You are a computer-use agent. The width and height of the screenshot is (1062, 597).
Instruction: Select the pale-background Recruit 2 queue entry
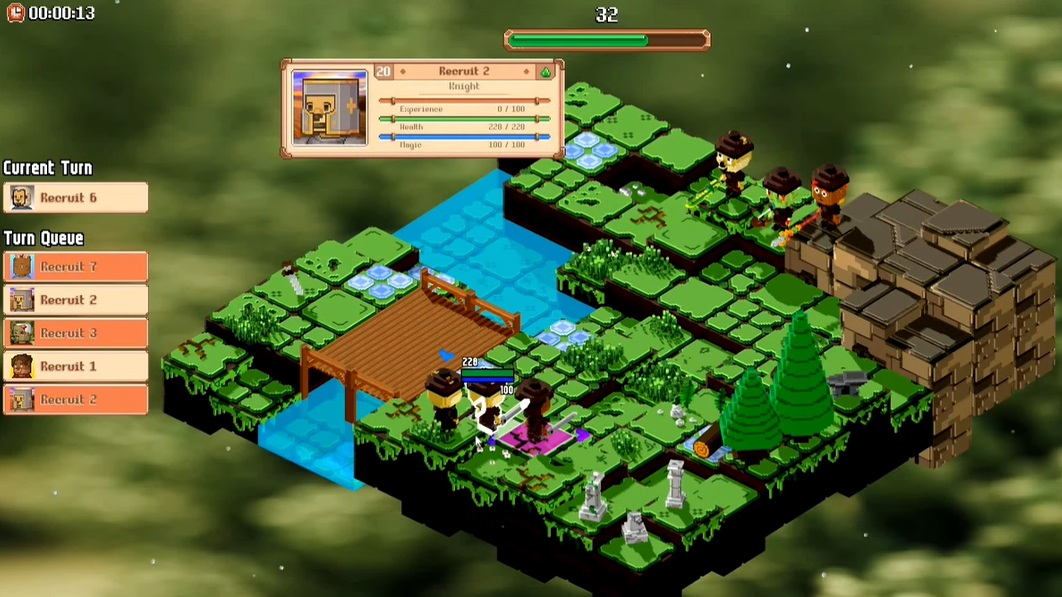point(76,300)
